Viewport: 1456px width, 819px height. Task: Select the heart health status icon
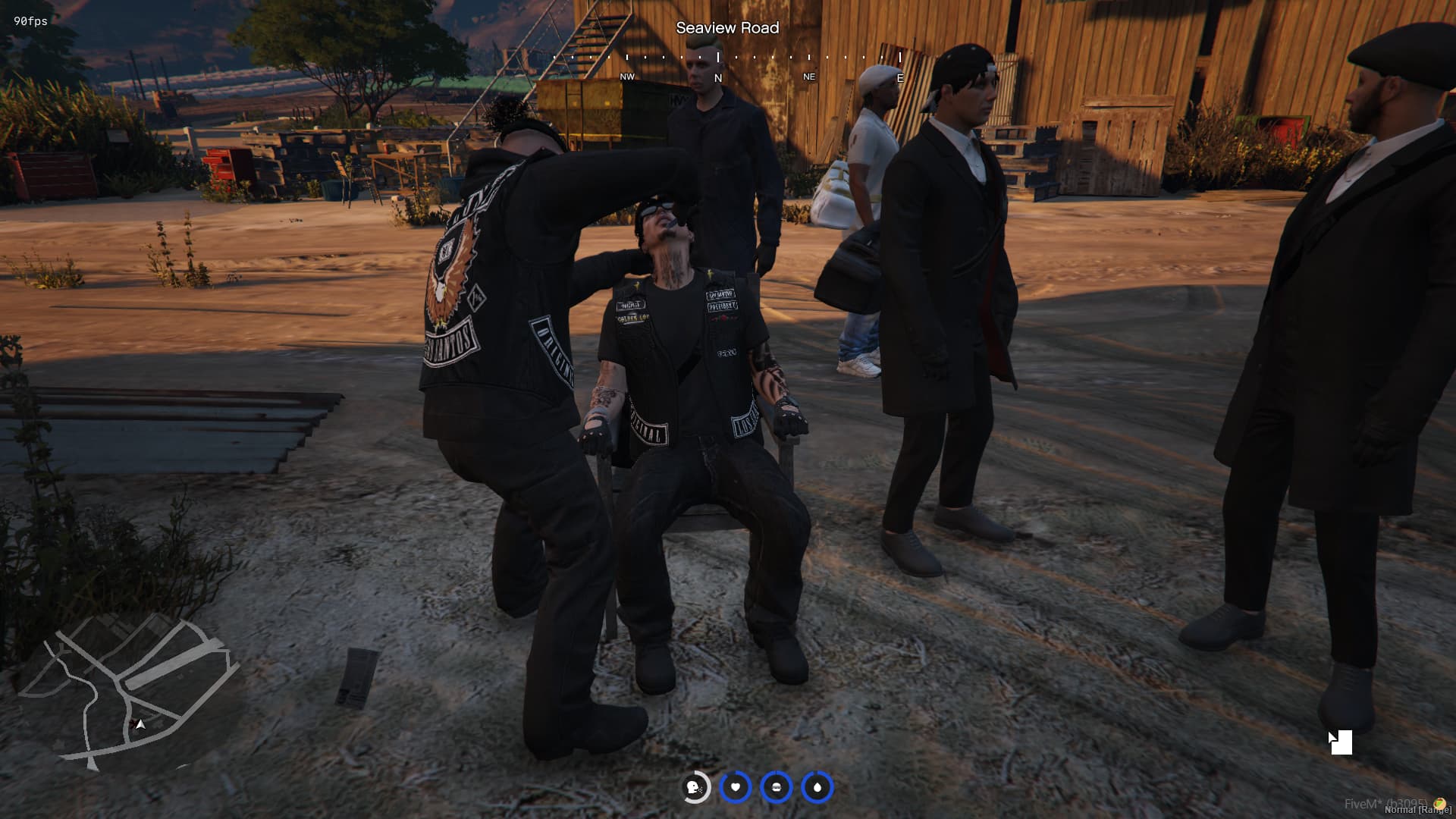click(735, 787)
